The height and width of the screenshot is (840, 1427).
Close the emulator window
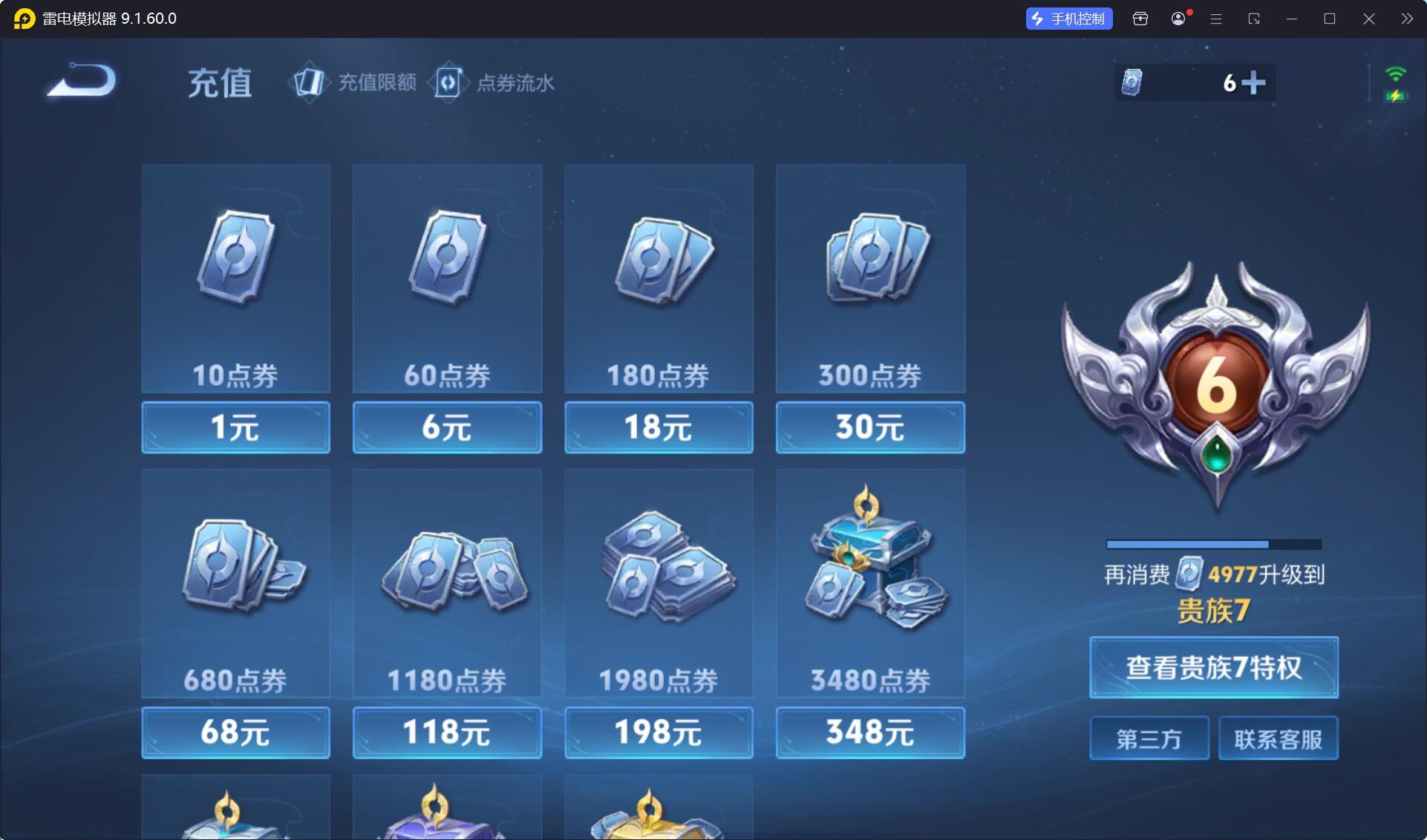click(1368, 19)
